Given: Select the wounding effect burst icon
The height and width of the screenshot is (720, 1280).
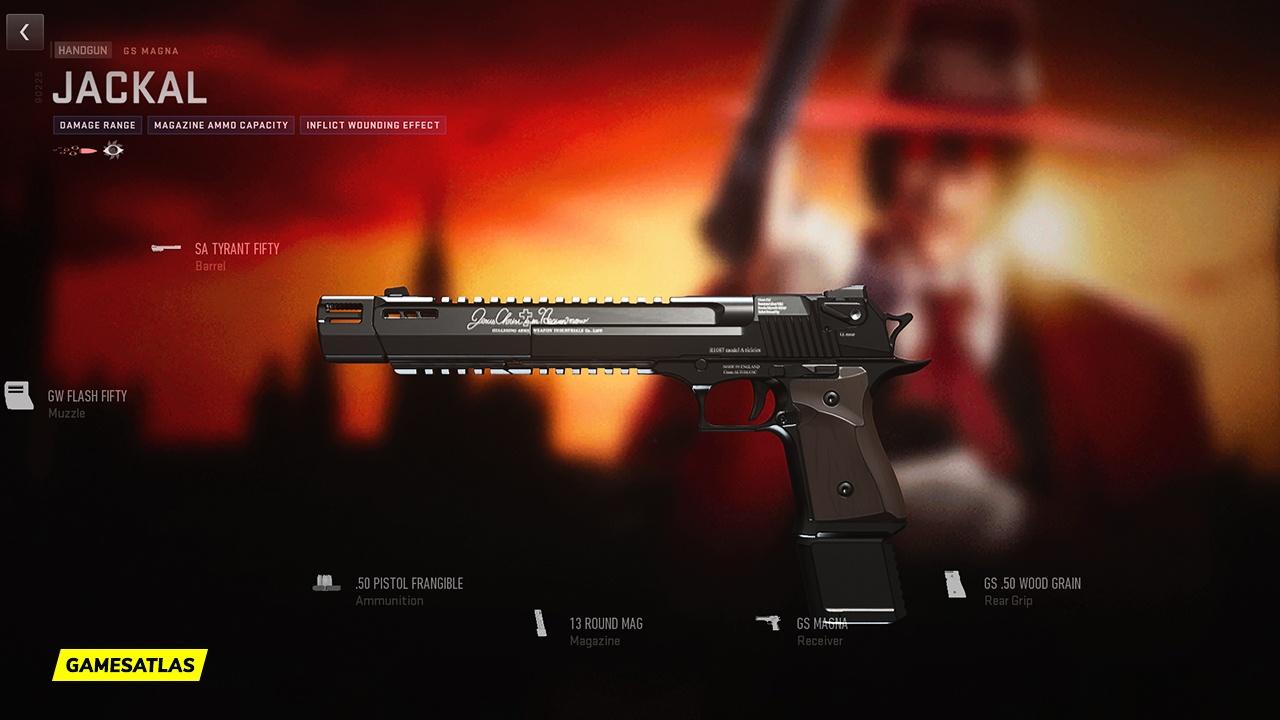Looking at the screenshot, I should coord(113,150).
